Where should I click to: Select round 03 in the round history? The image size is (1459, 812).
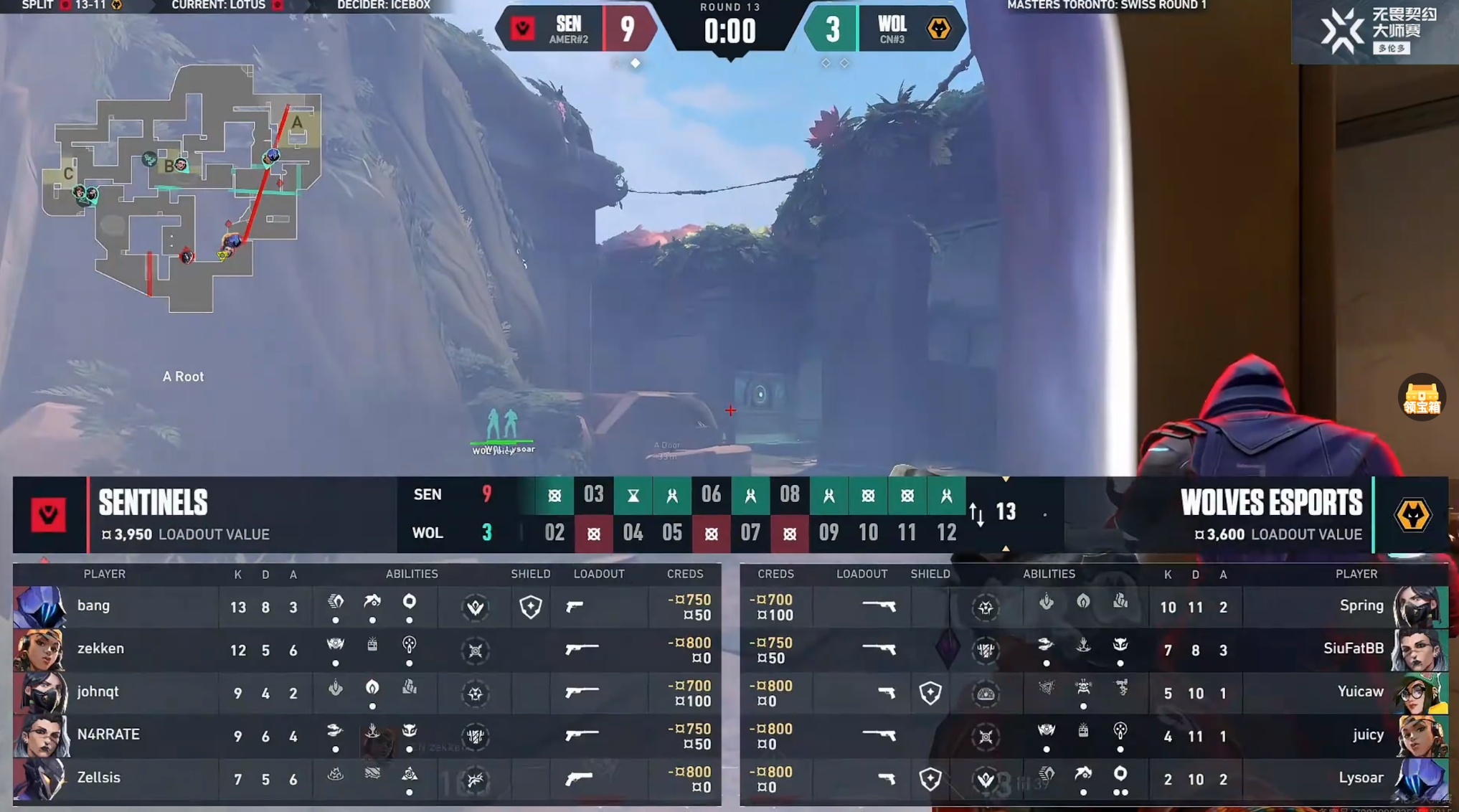[x=593, y=495]
